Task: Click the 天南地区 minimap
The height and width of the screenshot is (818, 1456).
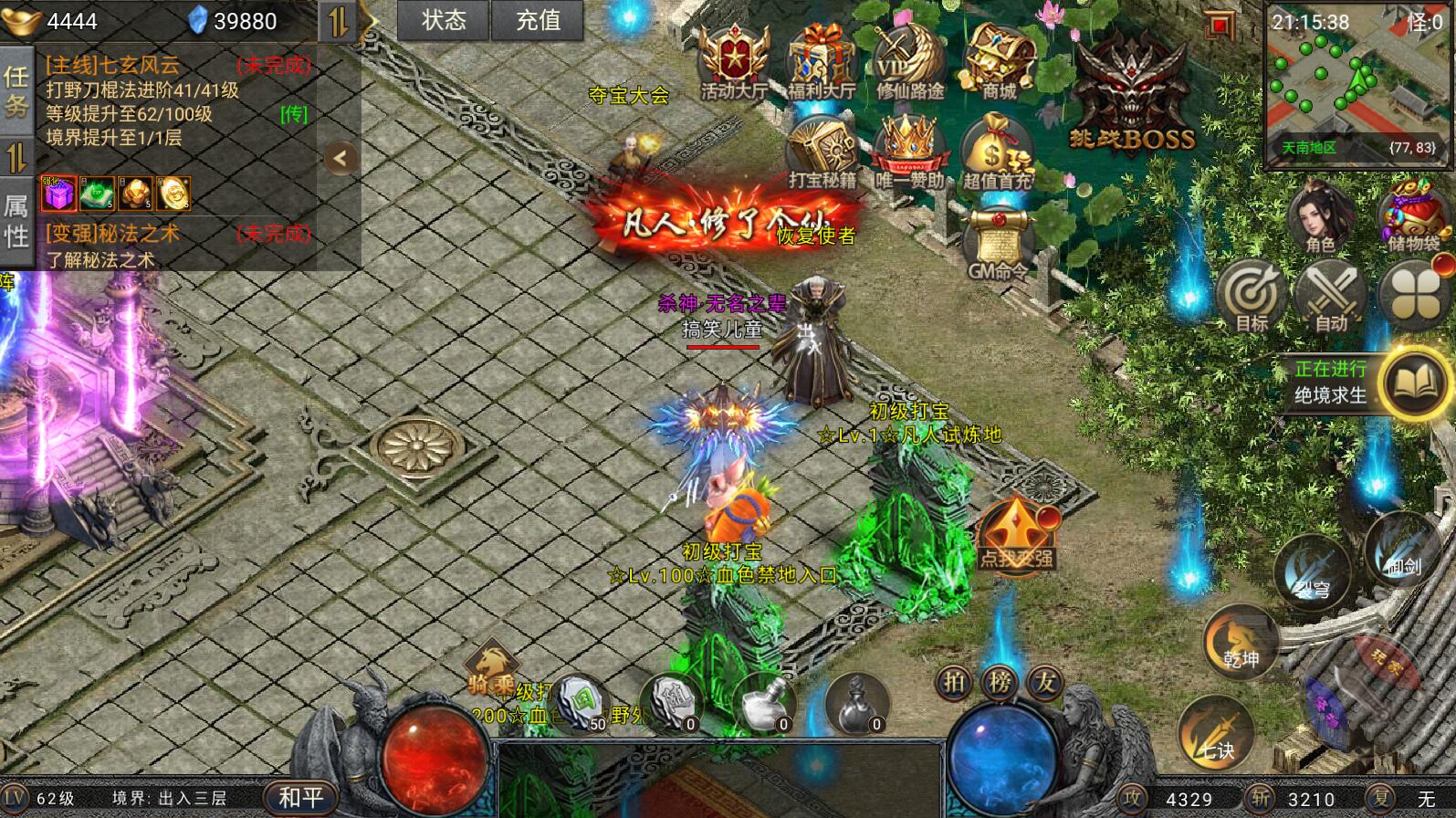Action: pos(1356,88)
